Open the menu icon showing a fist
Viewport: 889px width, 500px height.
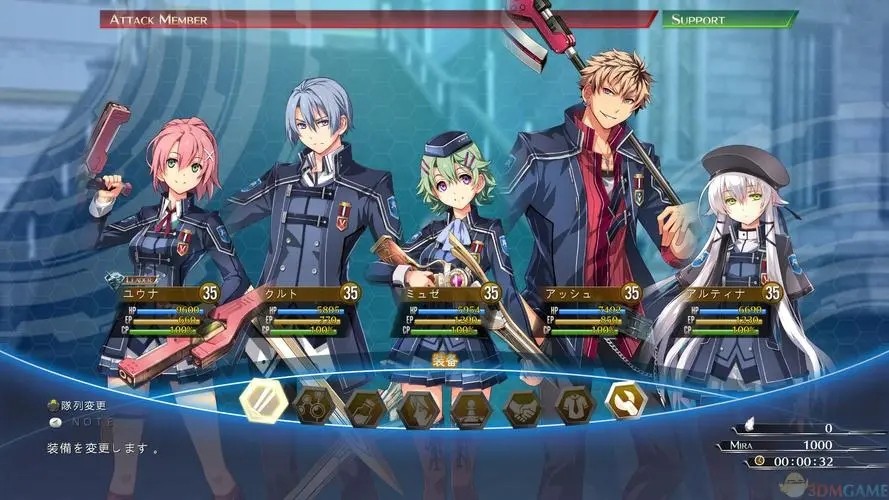pos(365,408)
